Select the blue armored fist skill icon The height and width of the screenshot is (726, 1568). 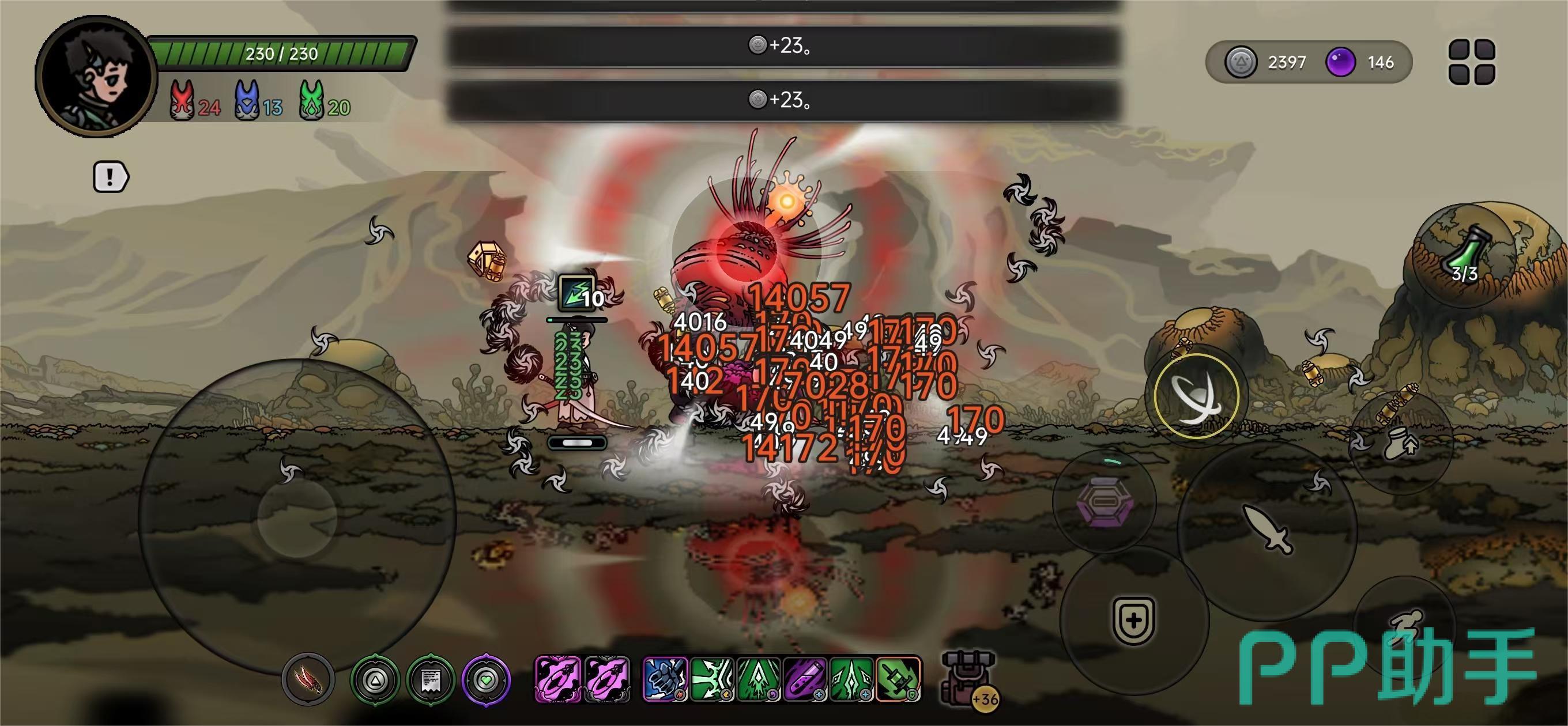pyautogui.click(x=665, y=679)
